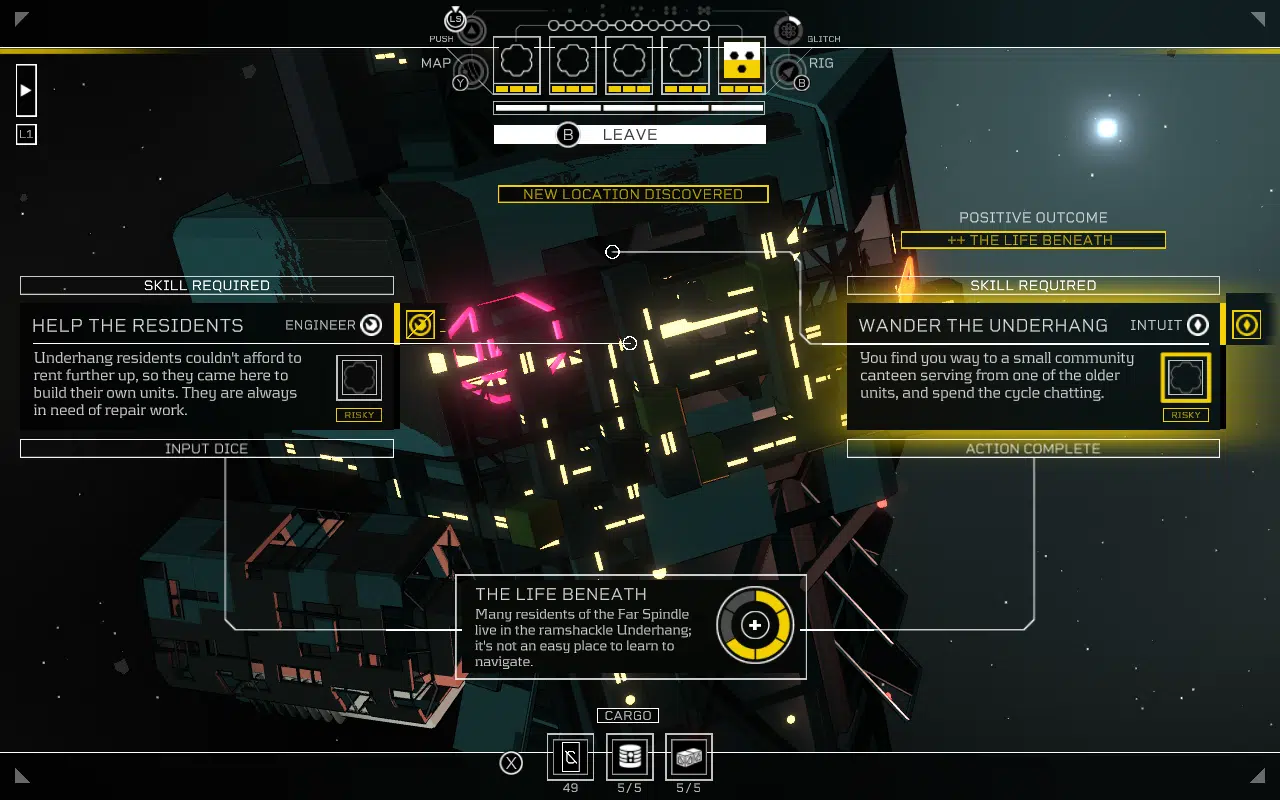Click the data drive cargo icon showing 5/5

point(629,757)
